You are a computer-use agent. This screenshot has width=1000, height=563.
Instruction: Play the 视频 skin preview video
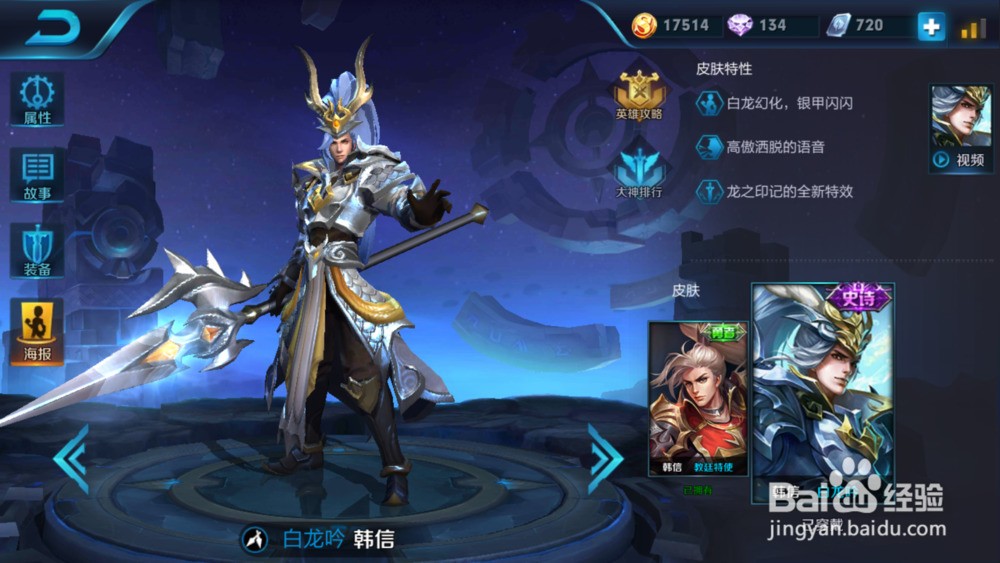(960, 128)
